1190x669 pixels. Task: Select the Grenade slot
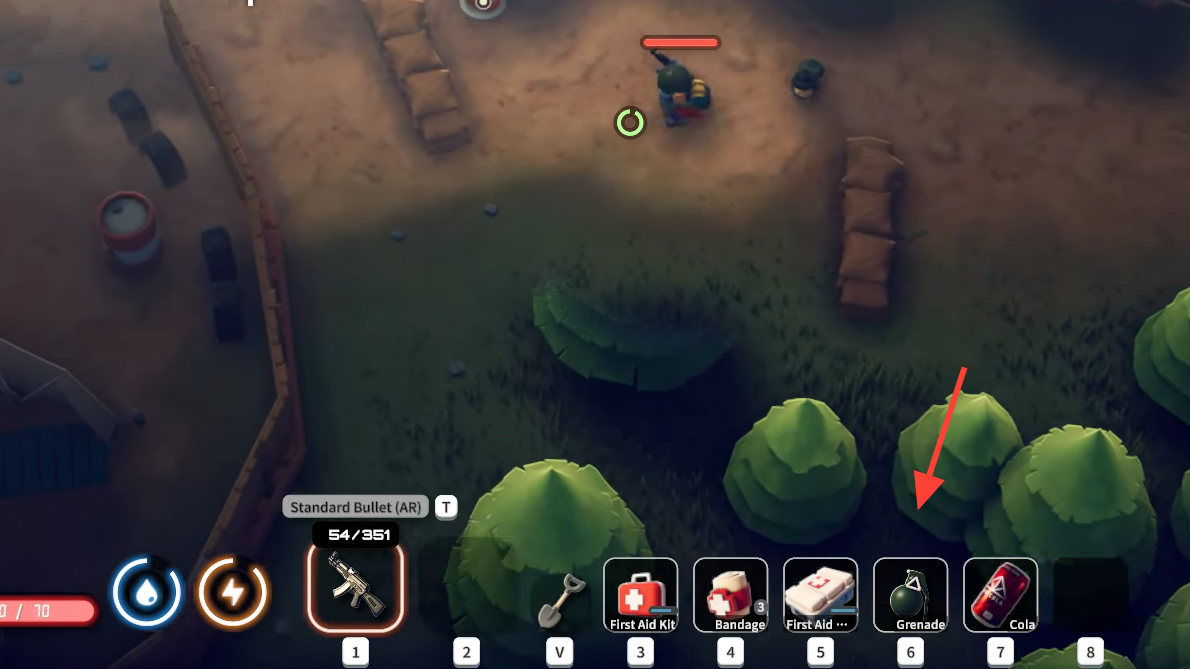(910, 595)
